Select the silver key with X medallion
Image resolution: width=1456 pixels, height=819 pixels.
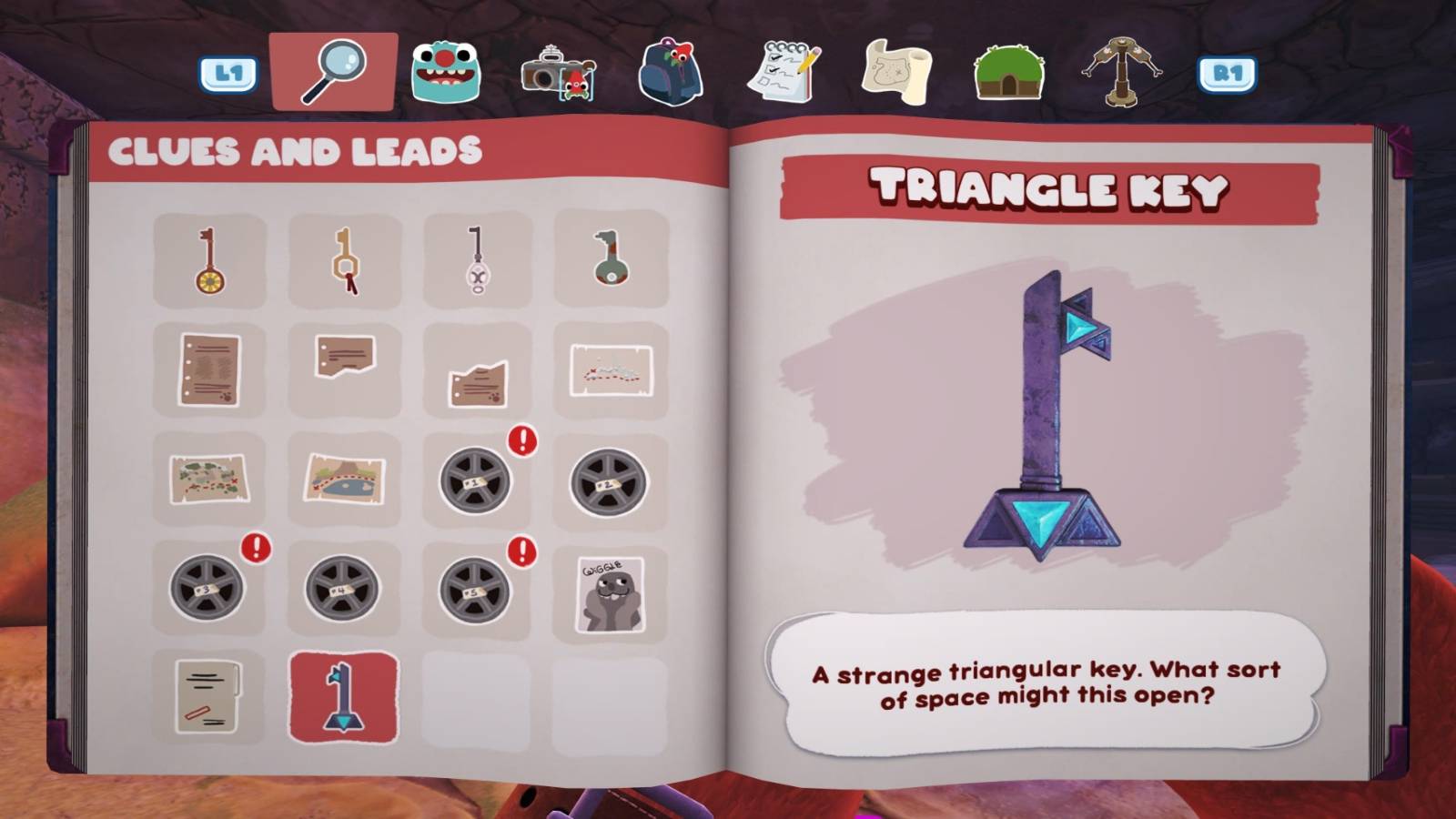point(476,259)
